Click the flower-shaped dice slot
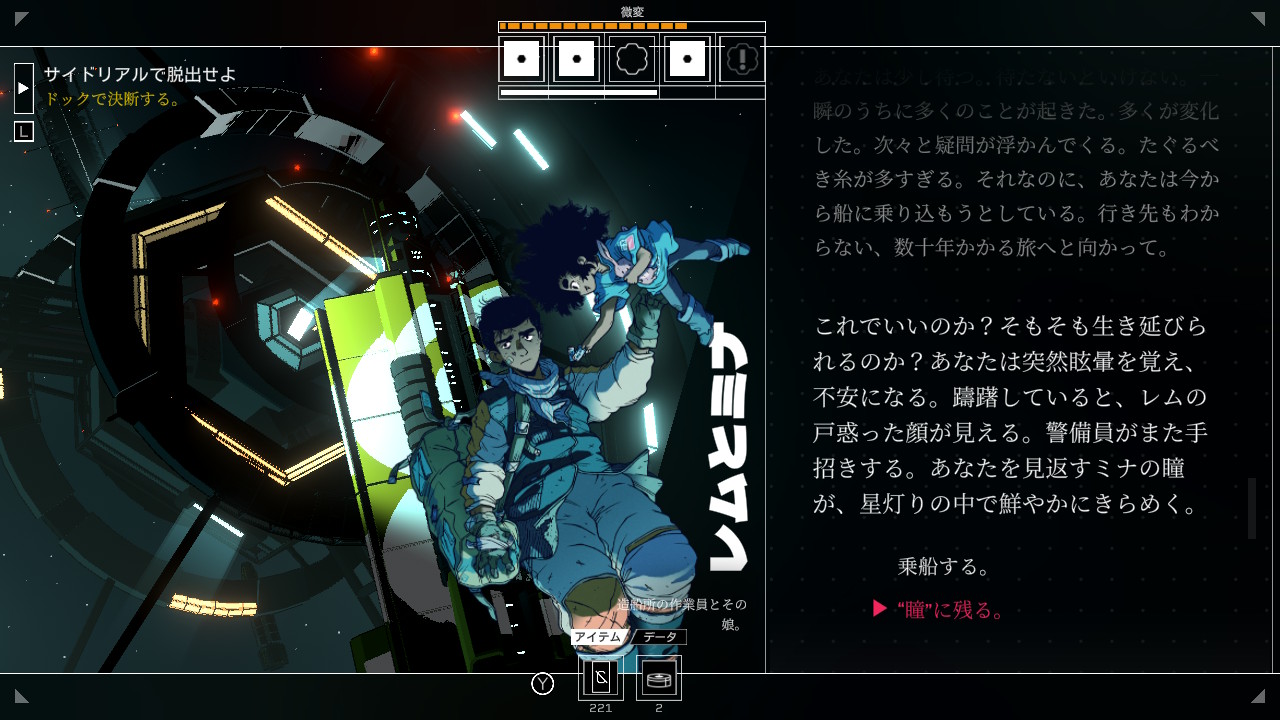The image size is (1280, 720). [x=632, y=60]
